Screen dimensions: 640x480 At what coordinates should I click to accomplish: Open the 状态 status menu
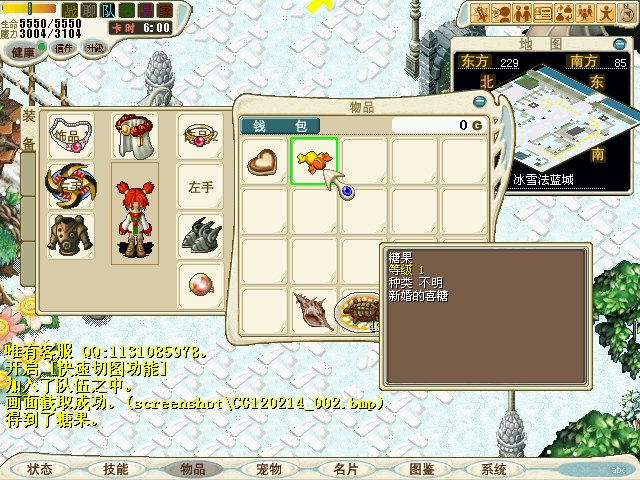40,469
